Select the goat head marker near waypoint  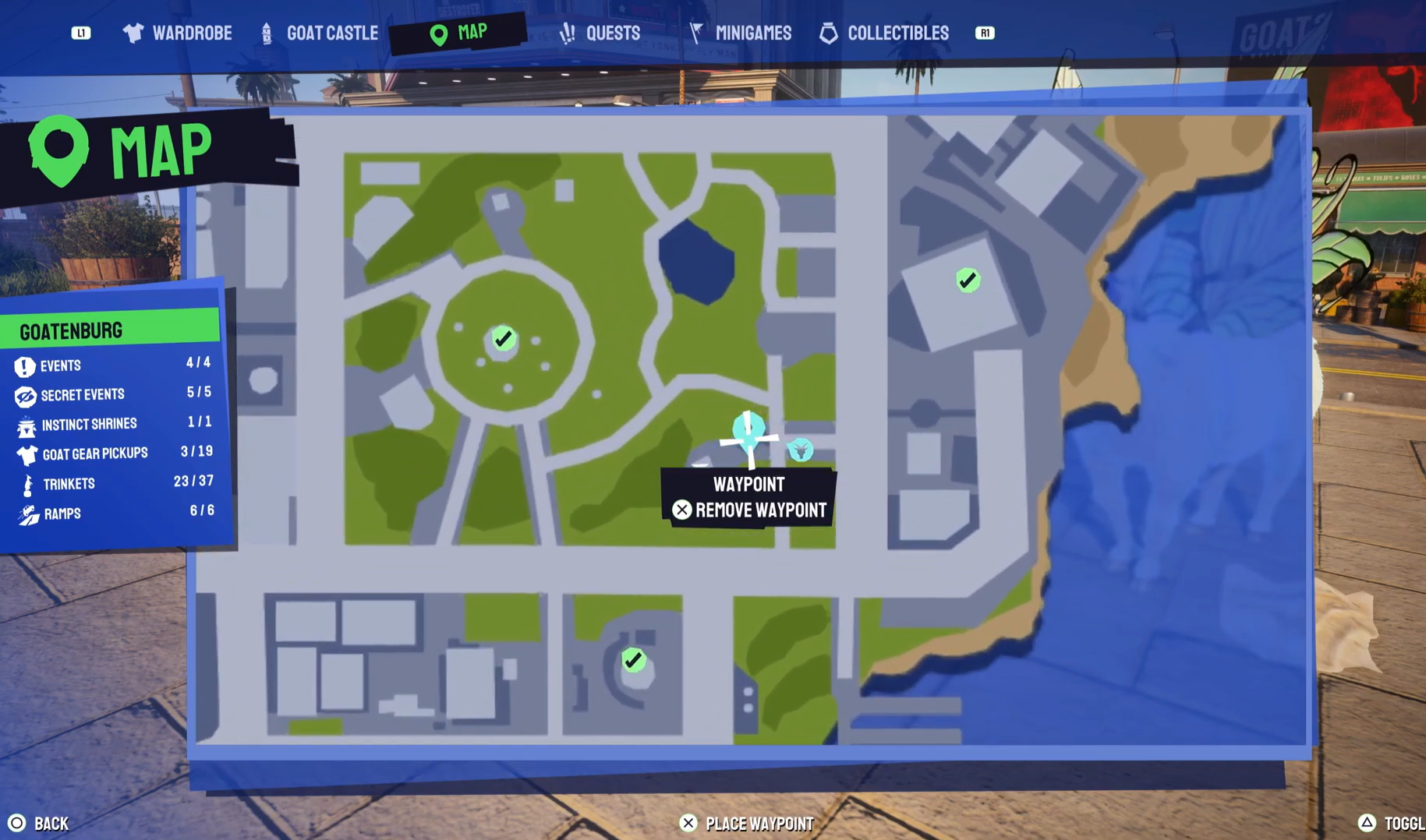(800, 450)
